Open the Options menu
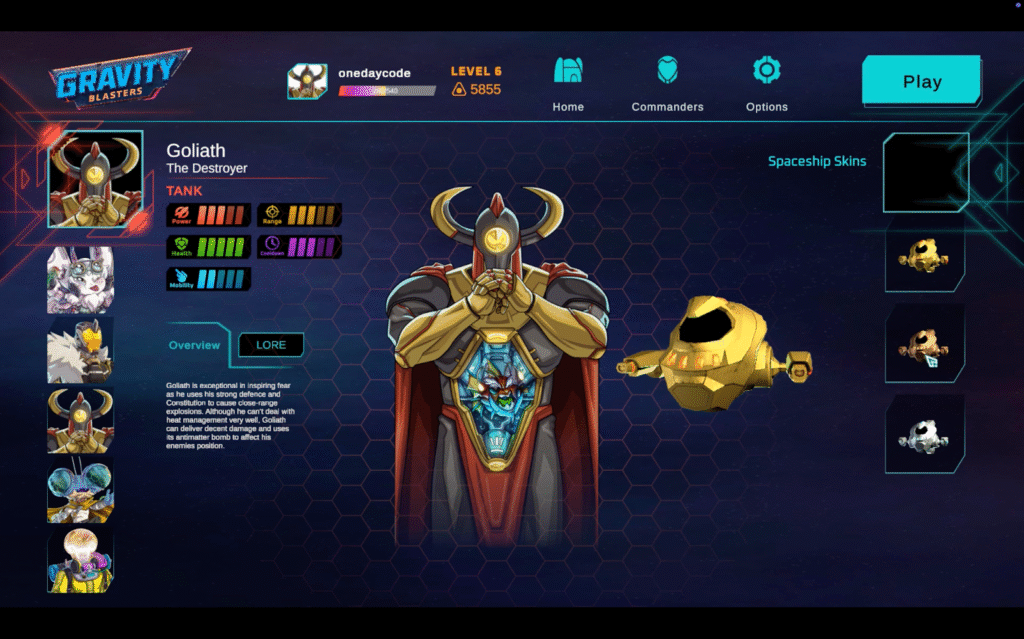Viewport: 1024px width, 639px height. pyautogui.click(x=766, y=84)
